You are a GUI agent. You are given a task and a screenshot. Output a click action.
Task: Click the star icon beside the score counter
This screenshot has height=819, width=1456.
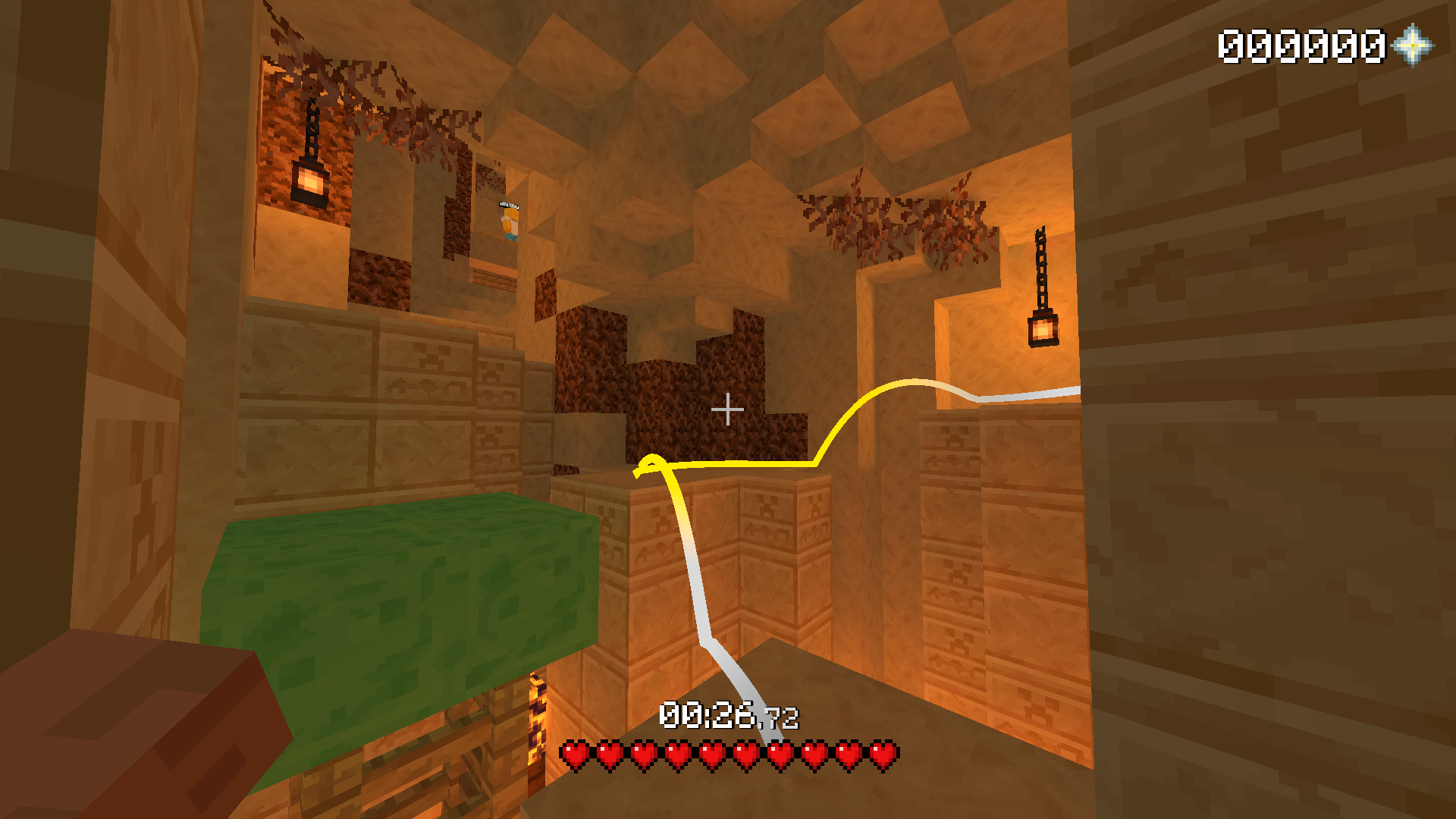(x=1412, y=47)
